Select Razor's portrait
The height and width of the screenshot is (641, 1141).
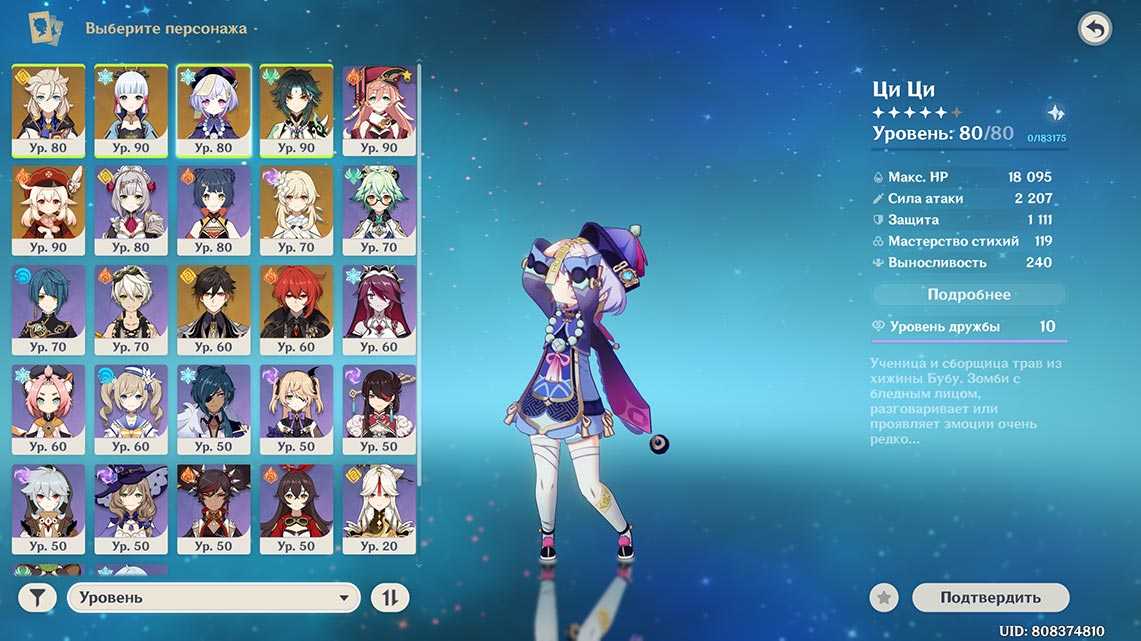click(x=48, y=509)
